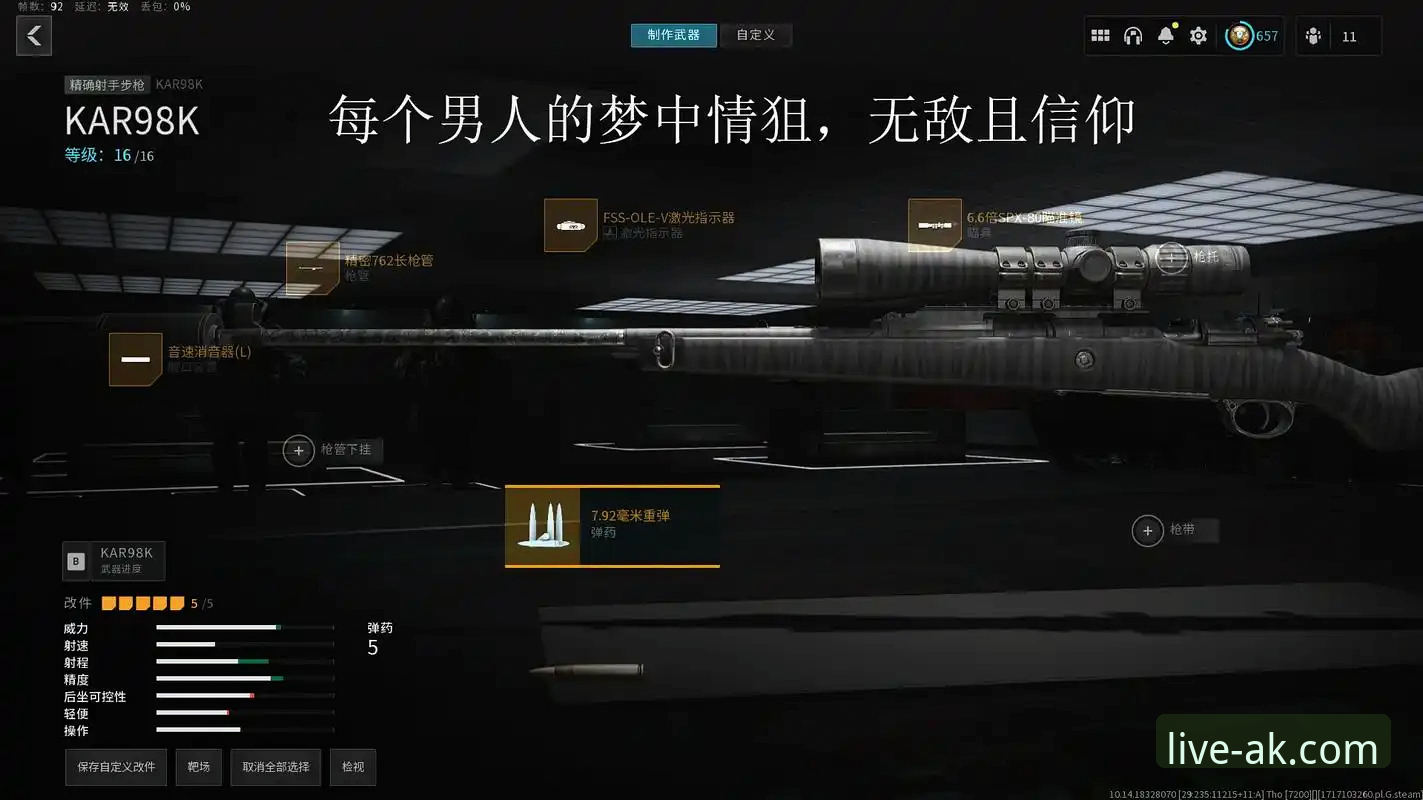
Task: Expand the 枪管下挂 underbarrel slot
Action: click(298, 450)
